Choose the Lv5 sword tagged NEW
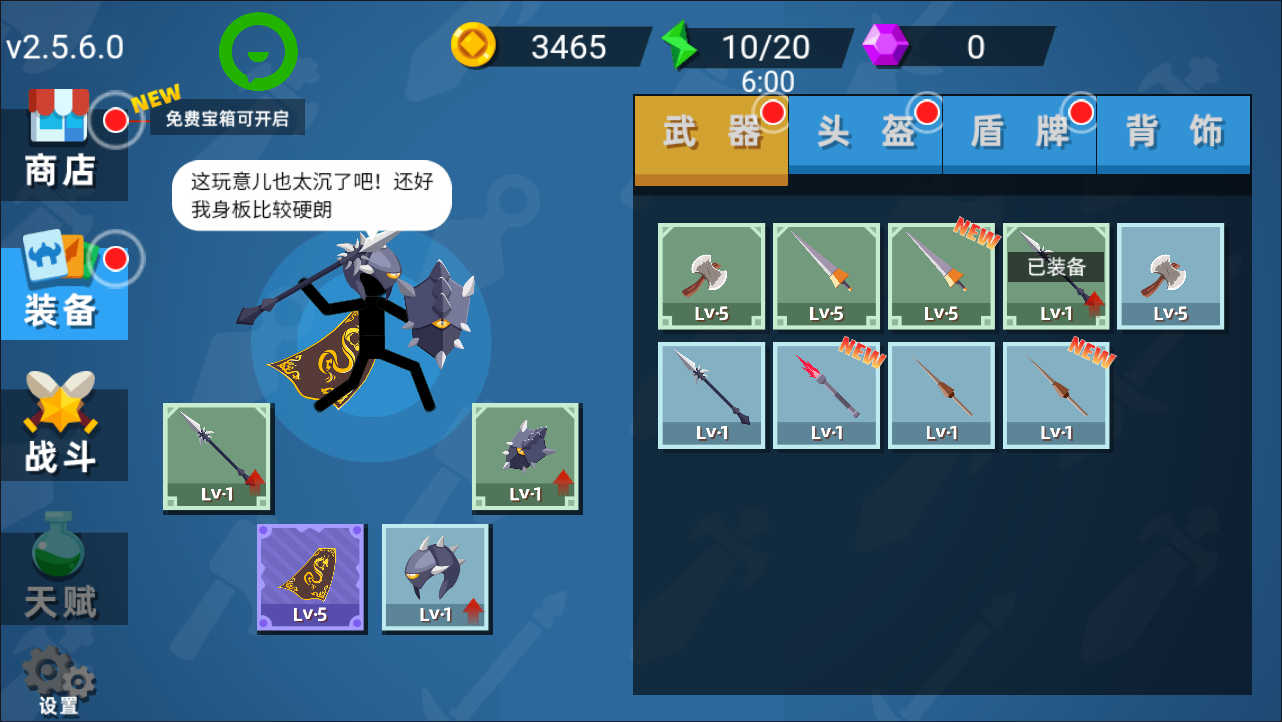The width and height of the screenshot is (1282, 722). tap(941, 276)
